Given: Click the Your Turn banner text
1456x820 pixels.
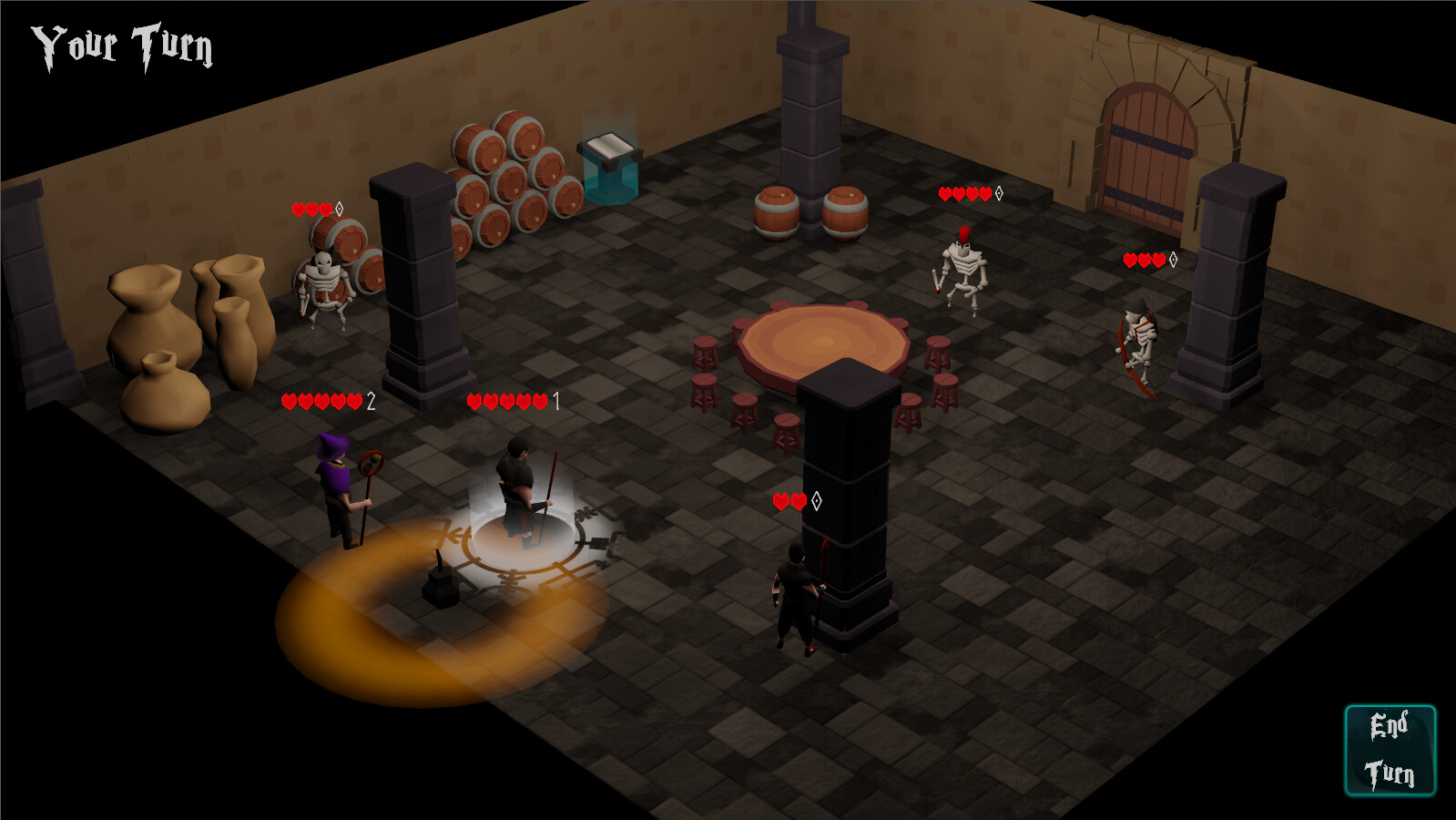Looking at the screenshot, I should click(x=121, y=43).
